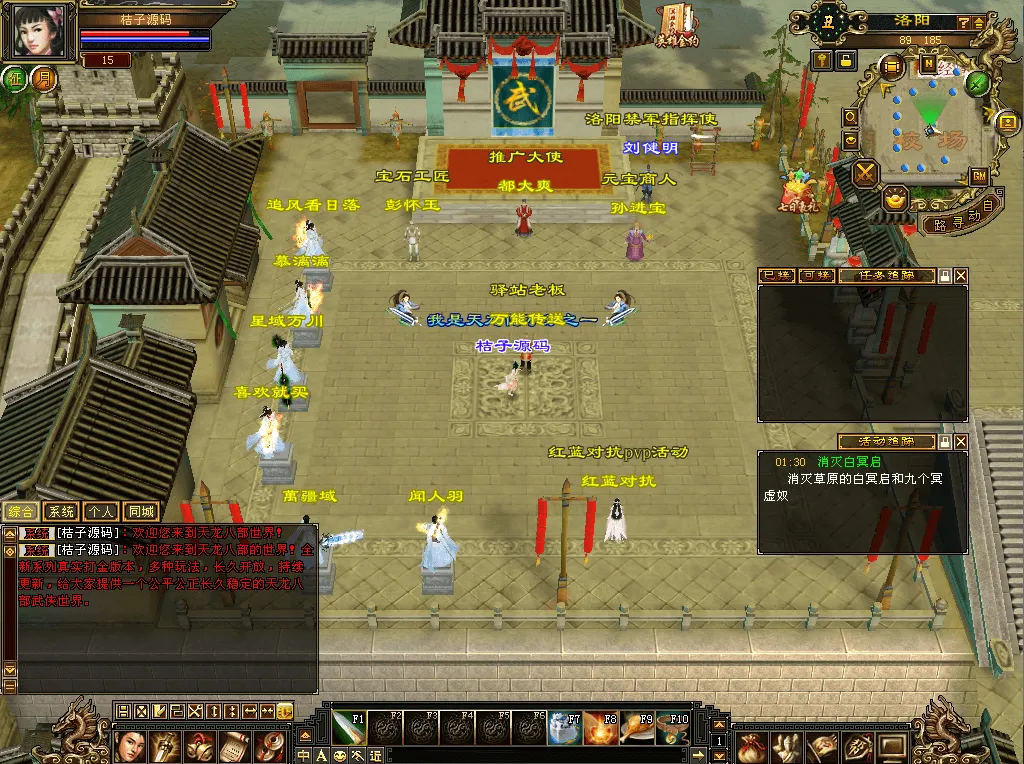
Task: Close the 任务追踪 quest tracker panel
Action: [961, 275]
